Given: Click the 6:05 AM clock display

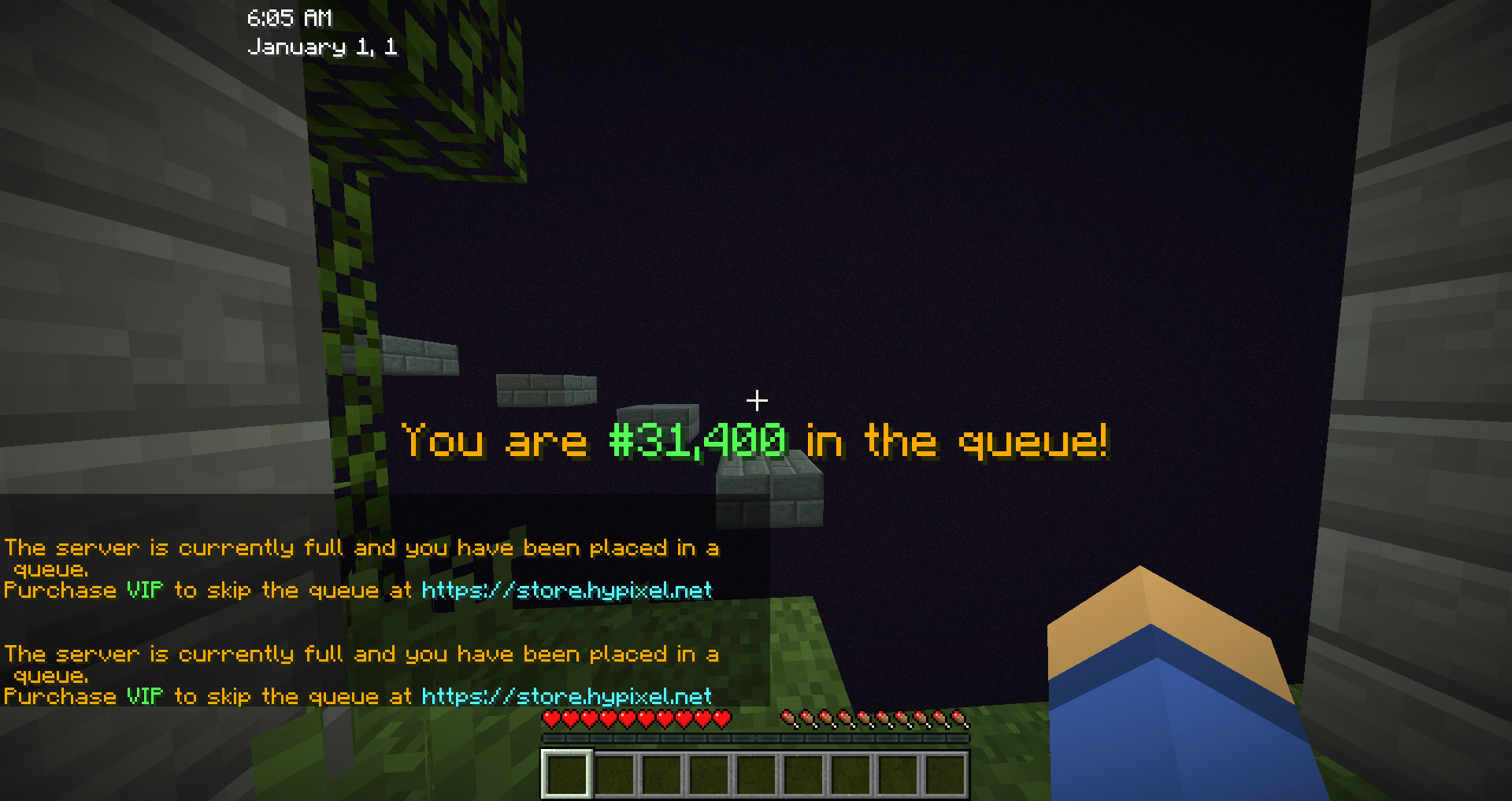Looking at the screenshot, I should (289, 17).
